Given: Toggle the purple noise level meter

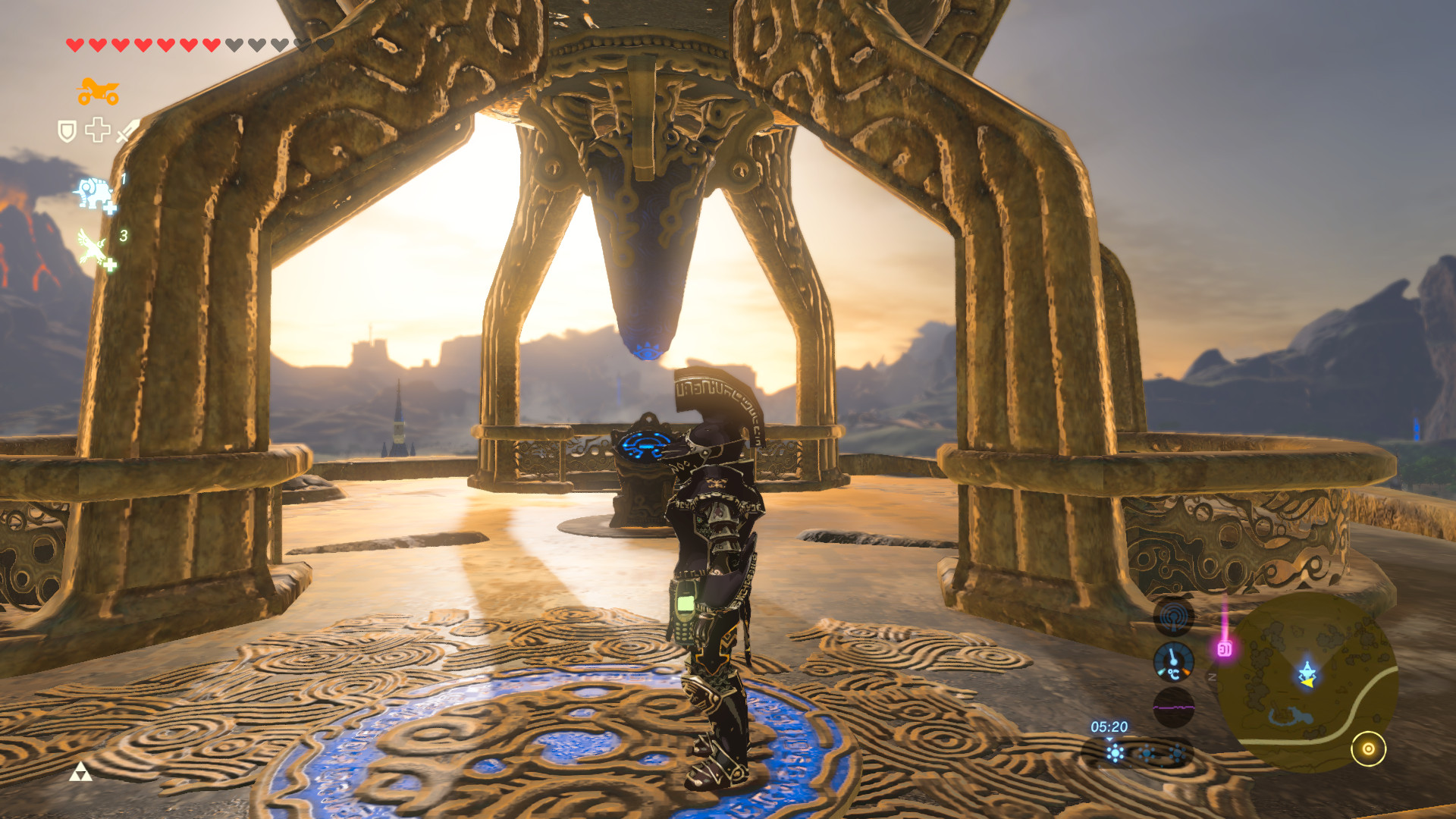Looking at the screenshot, I should [1175, 706].
